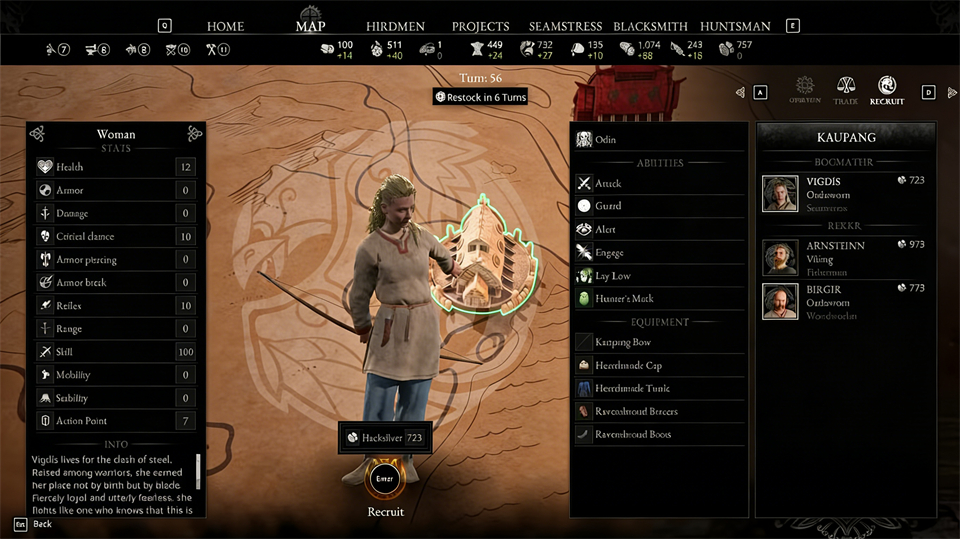
Task: Open the Blacksmith tab
Action: 651,26
